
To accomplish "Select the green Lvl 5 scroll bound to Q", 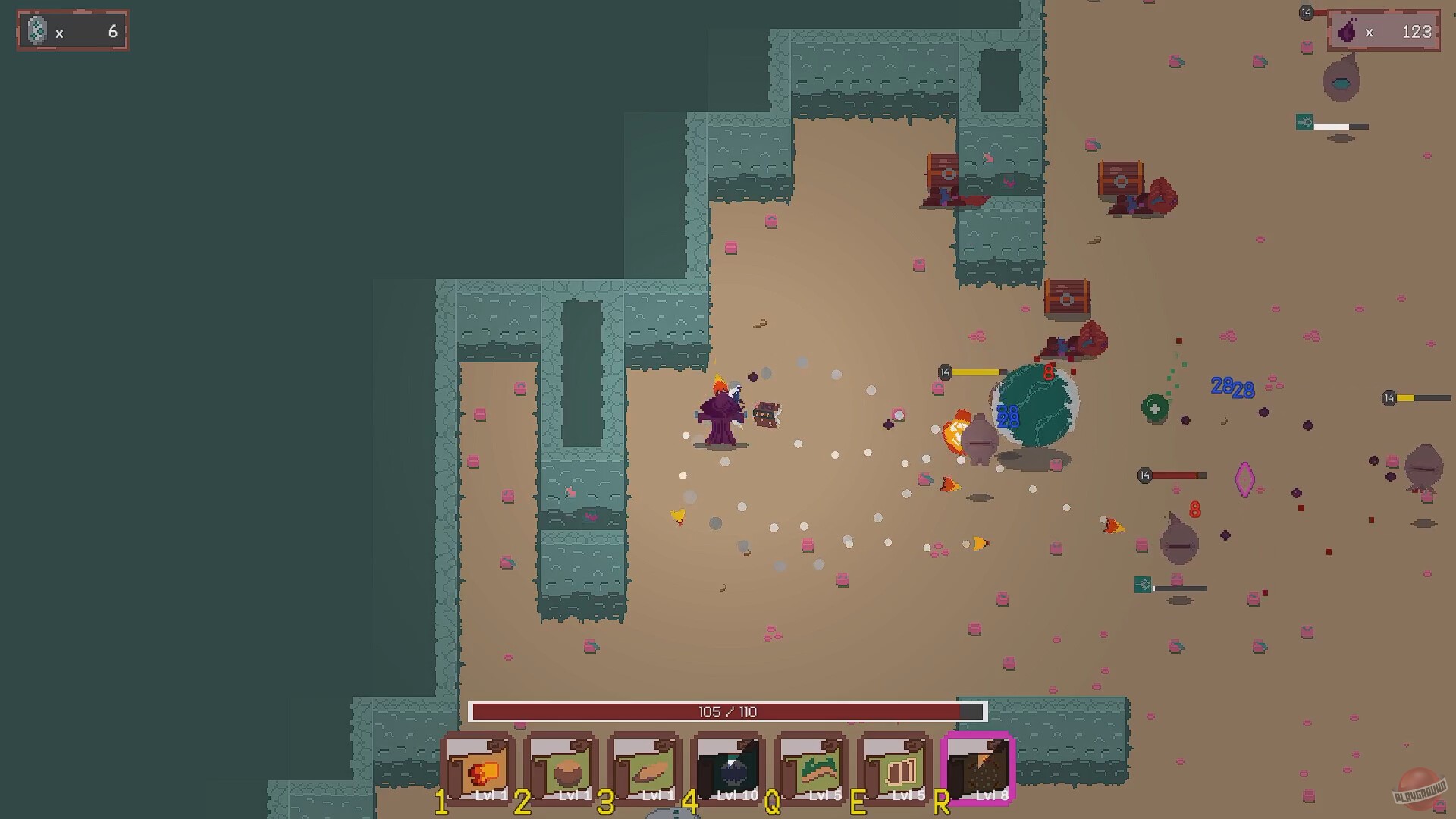I will [x=809, y=769].
